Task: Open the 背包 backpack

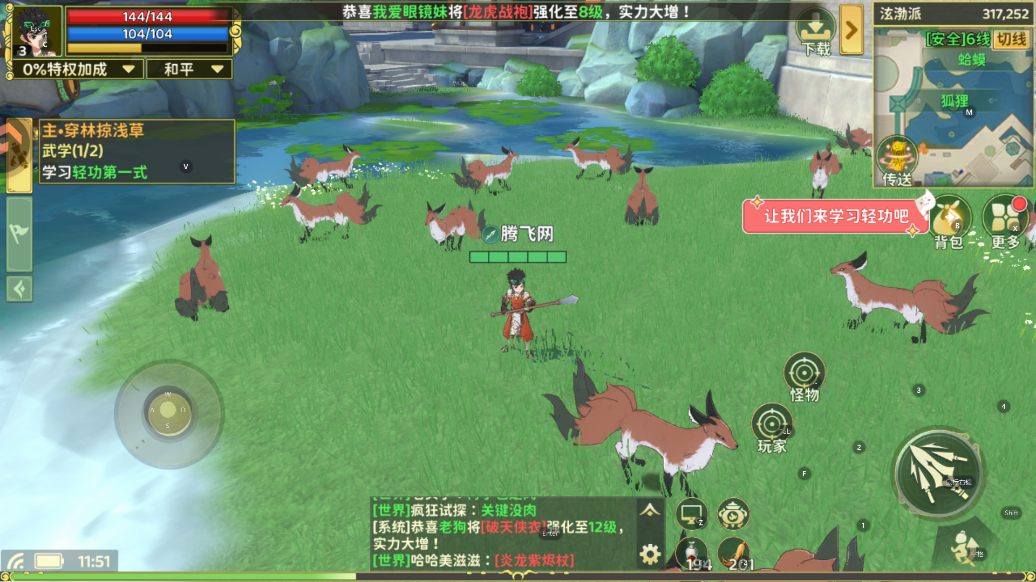Action: (948, 223)
